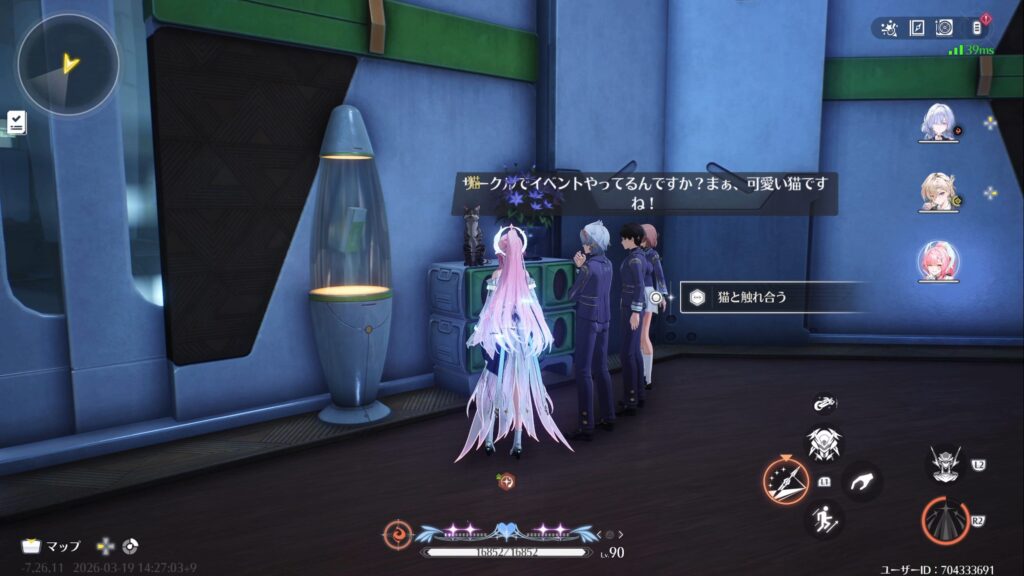
Task: Activate the winged helmet echo skill
Action: click(823, 443)
